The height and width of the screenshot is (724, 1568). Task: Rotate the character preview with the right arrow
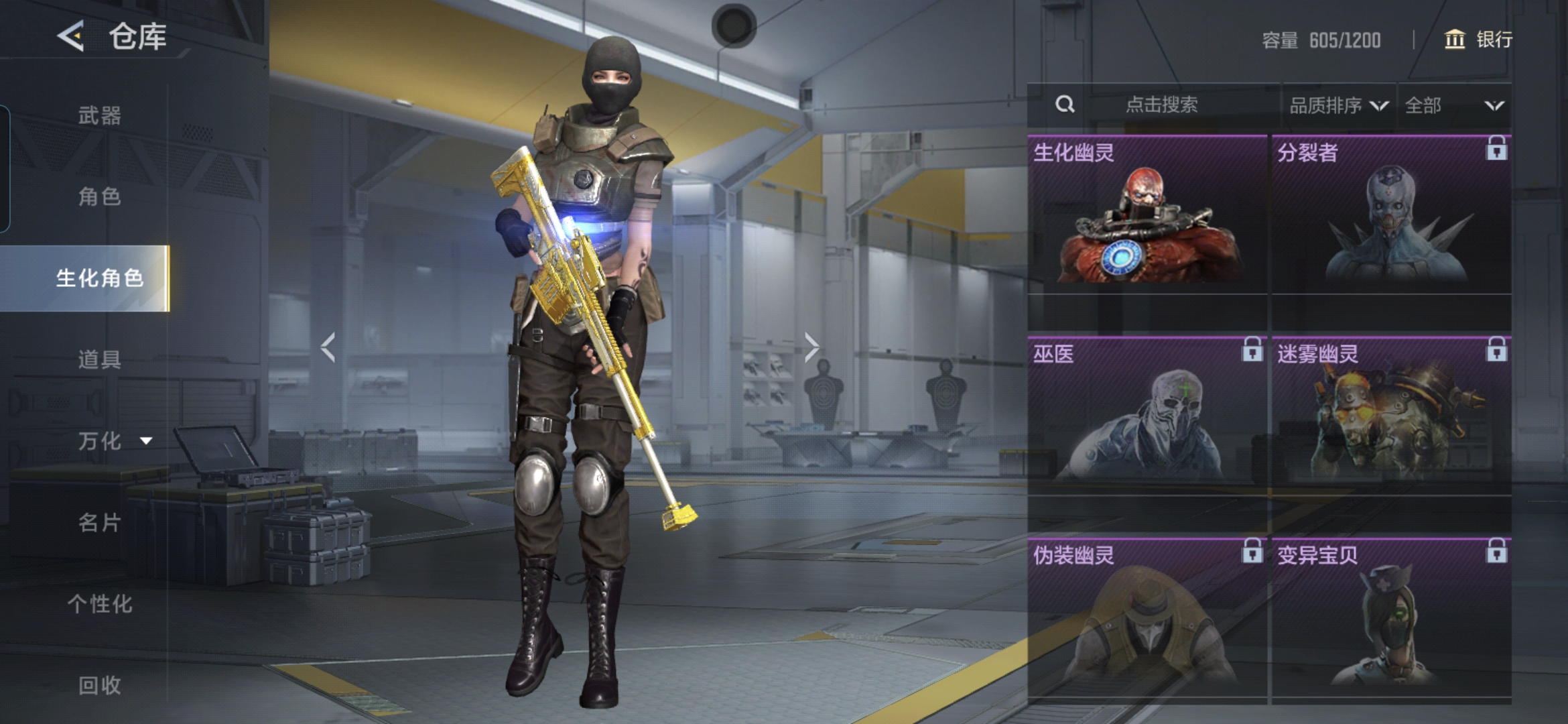811,347
